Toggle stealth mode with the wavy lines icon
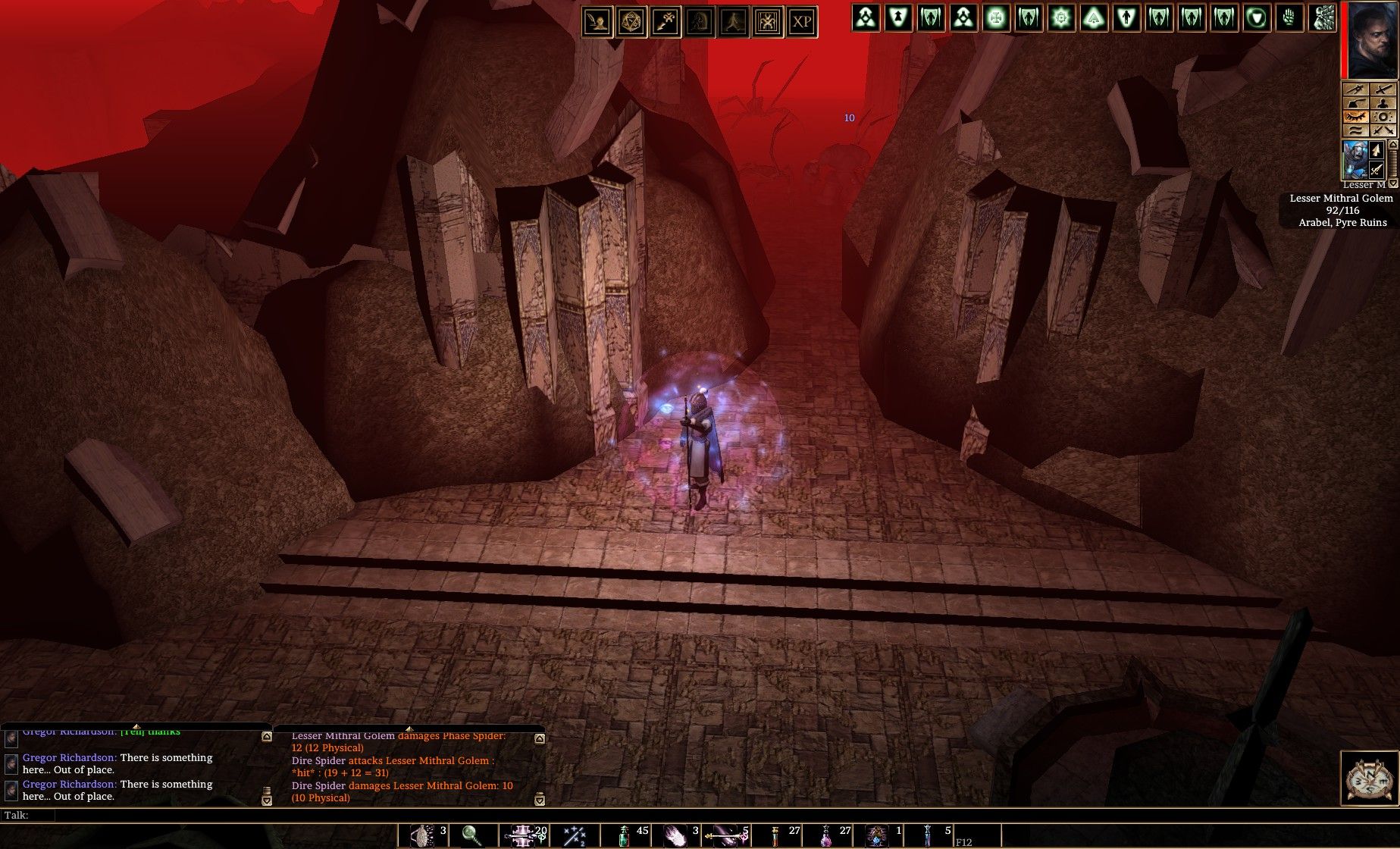1400x849 pixels. 1356,130
